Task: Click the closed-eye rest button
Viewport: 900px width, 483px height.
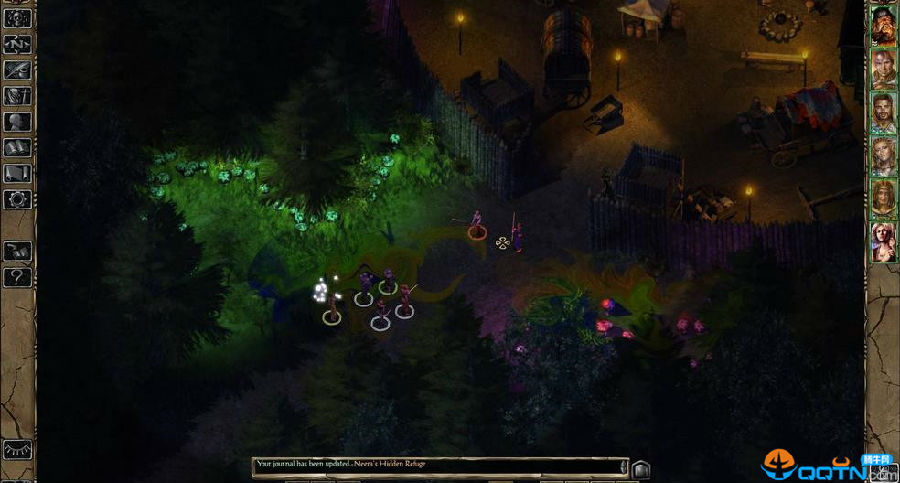Action: (x=17, y=450)
